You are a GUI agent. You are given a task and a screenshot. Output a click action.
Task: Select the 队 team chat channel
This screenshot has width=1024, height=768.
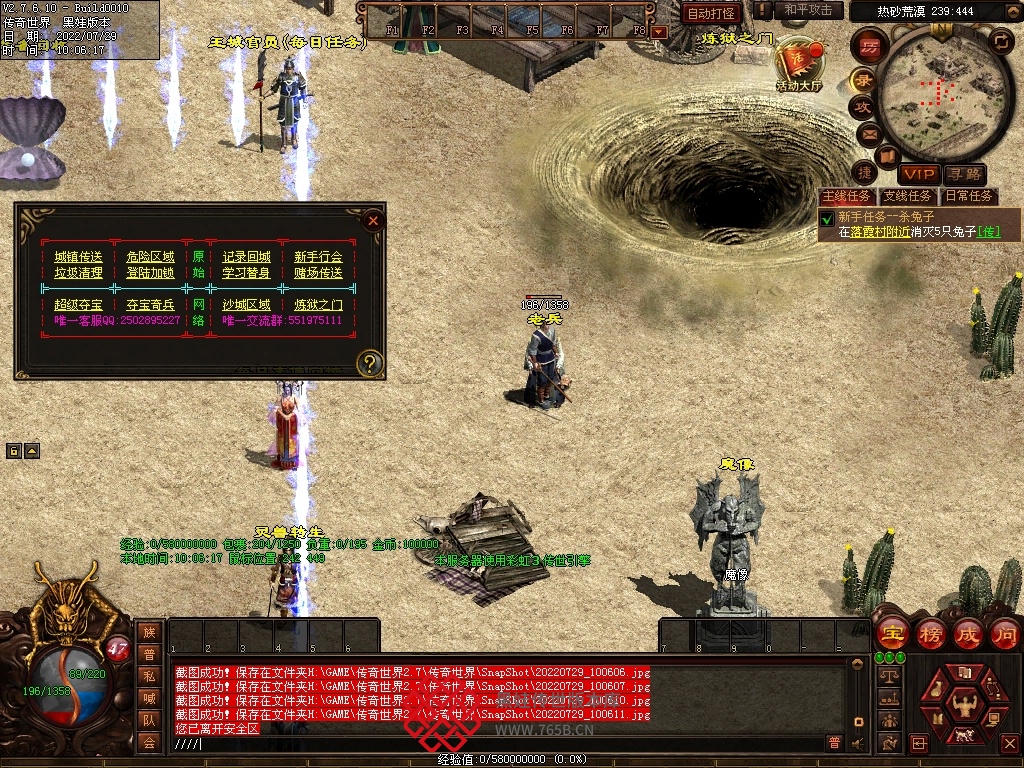click(149, 720)
